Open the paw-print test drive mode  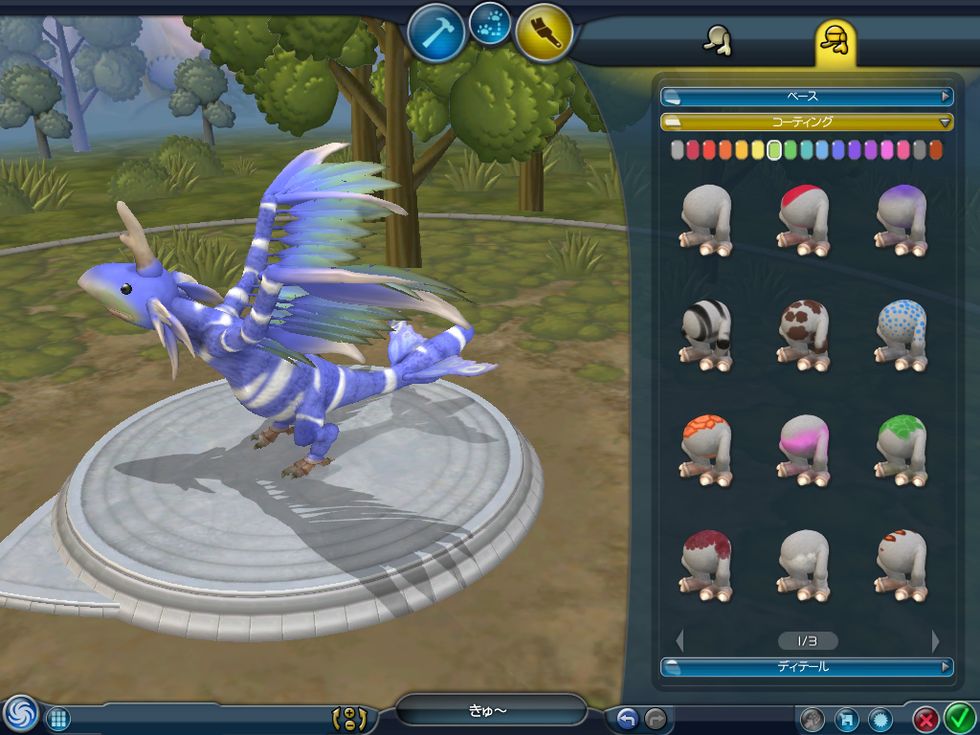point(489,24)
